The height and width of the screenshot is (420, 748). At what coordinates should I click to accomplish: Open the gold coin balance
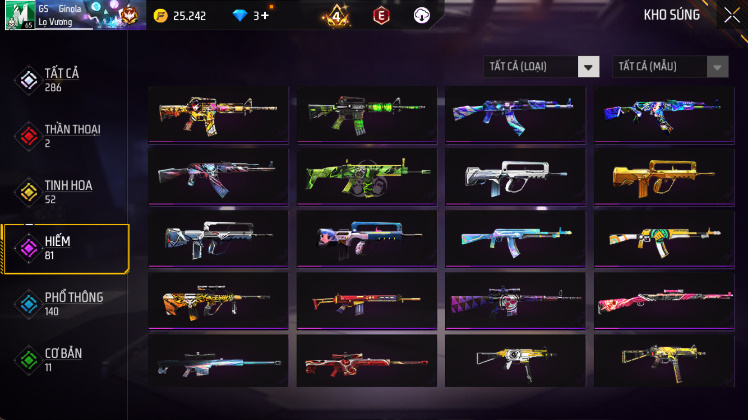tap(181, 15)
